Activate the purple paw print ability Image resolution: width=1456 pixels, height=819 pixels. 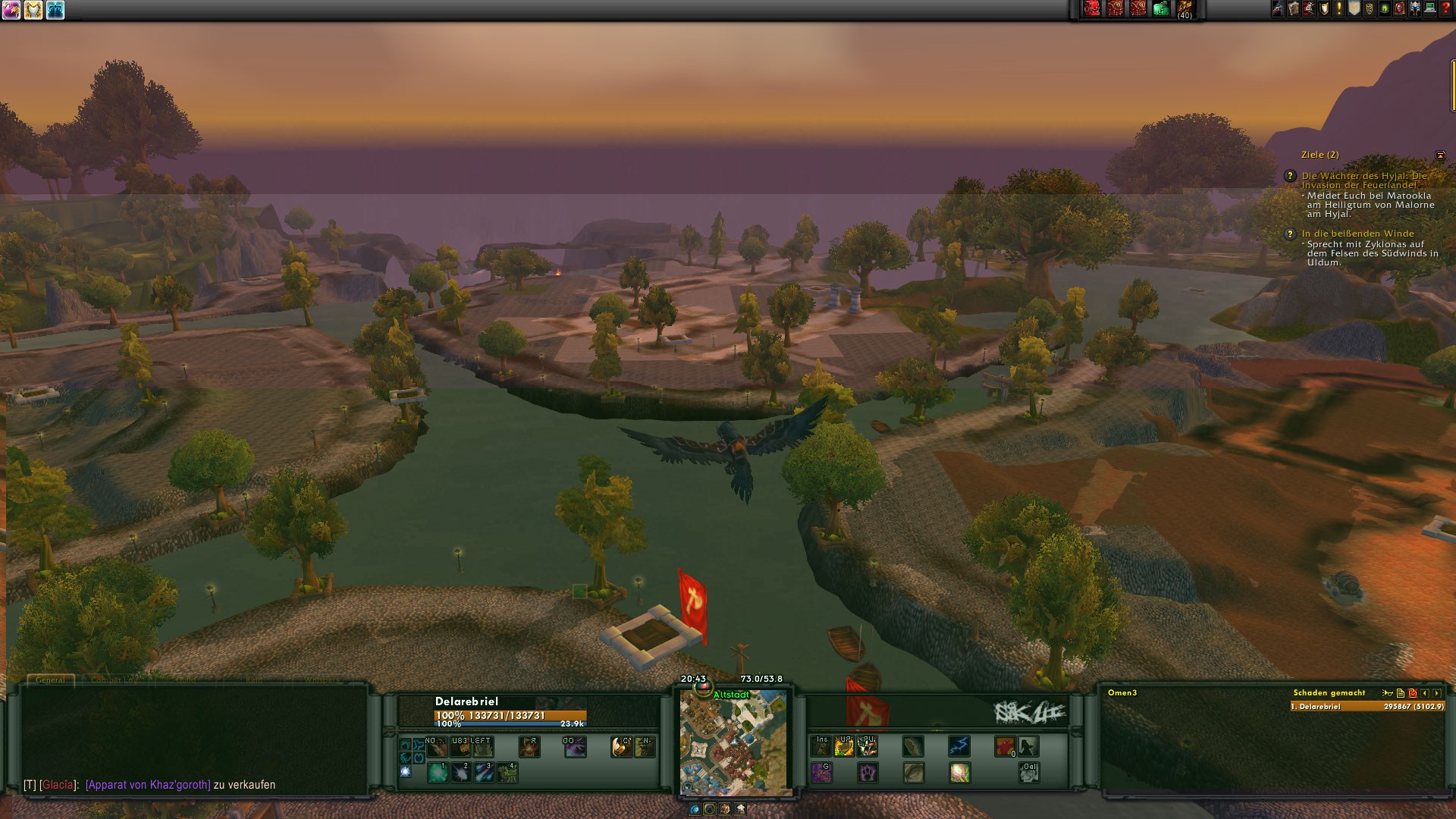[868, 772]
